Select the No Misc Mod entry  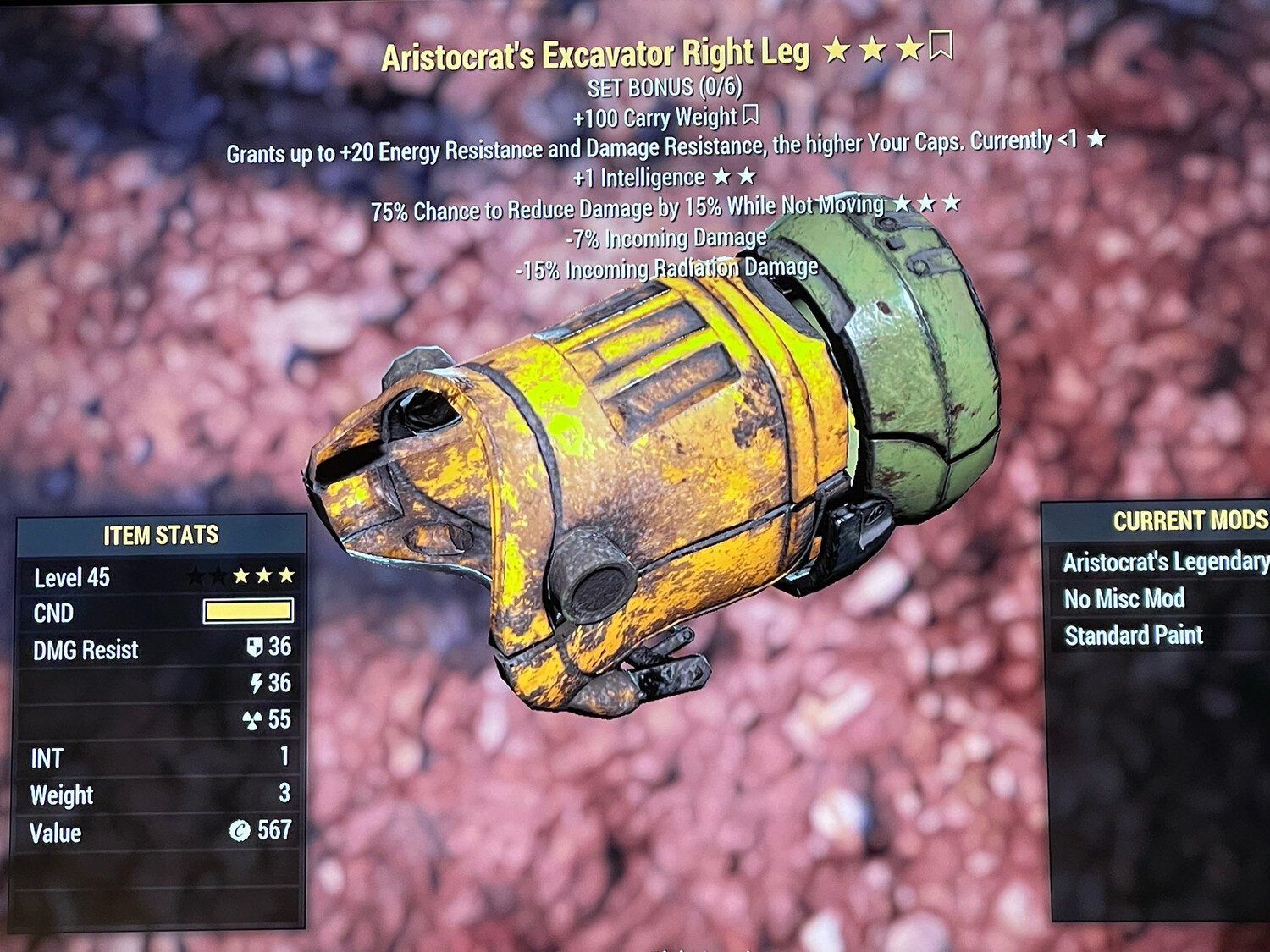click(1126, 600)
